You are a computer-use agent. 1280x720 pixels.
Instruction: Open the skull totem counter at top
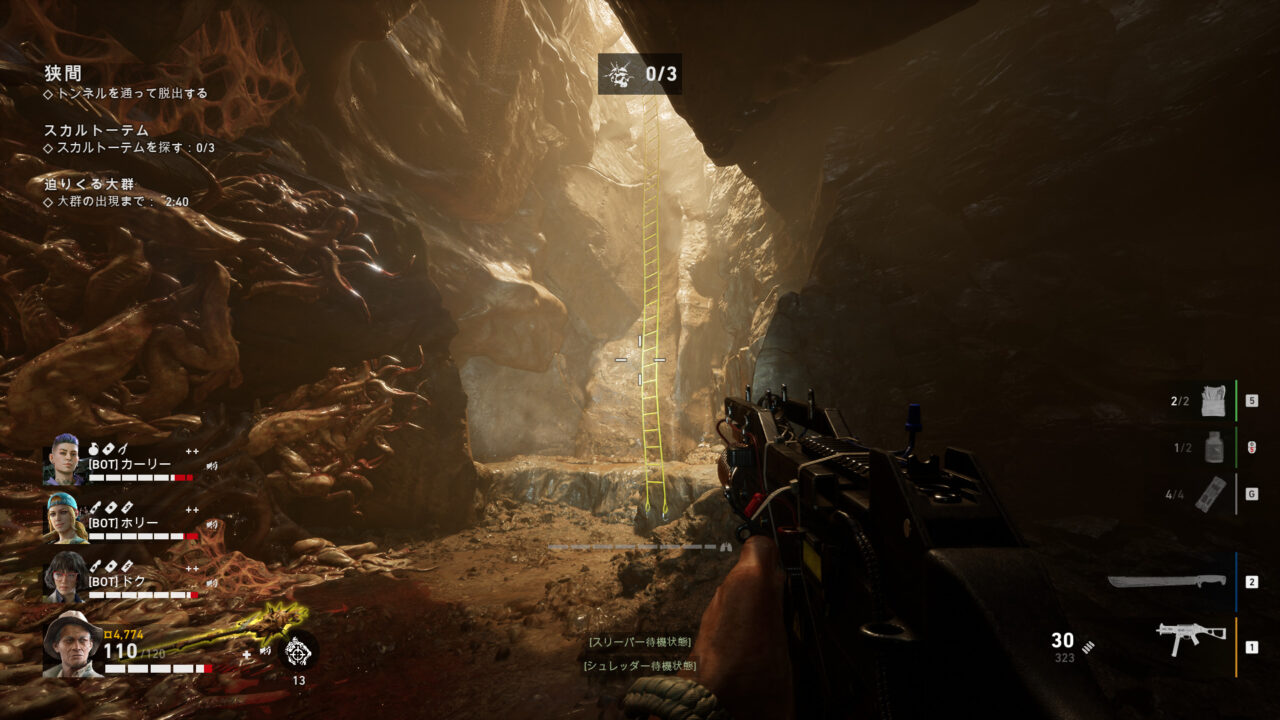pos(640,74)
